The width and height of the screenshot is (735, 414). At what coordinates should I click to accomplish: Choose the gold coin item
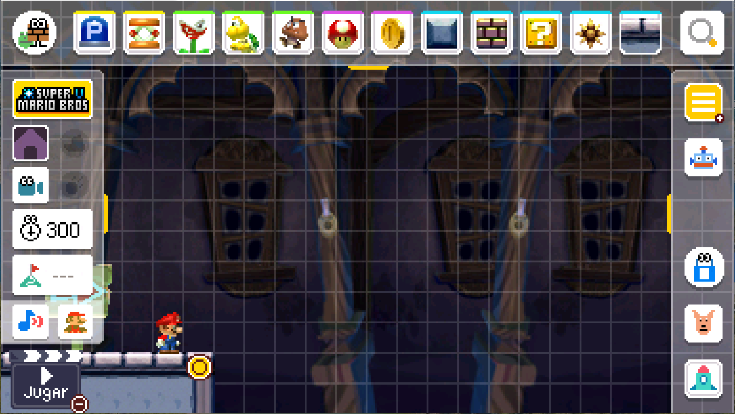(x=392, y=33)
